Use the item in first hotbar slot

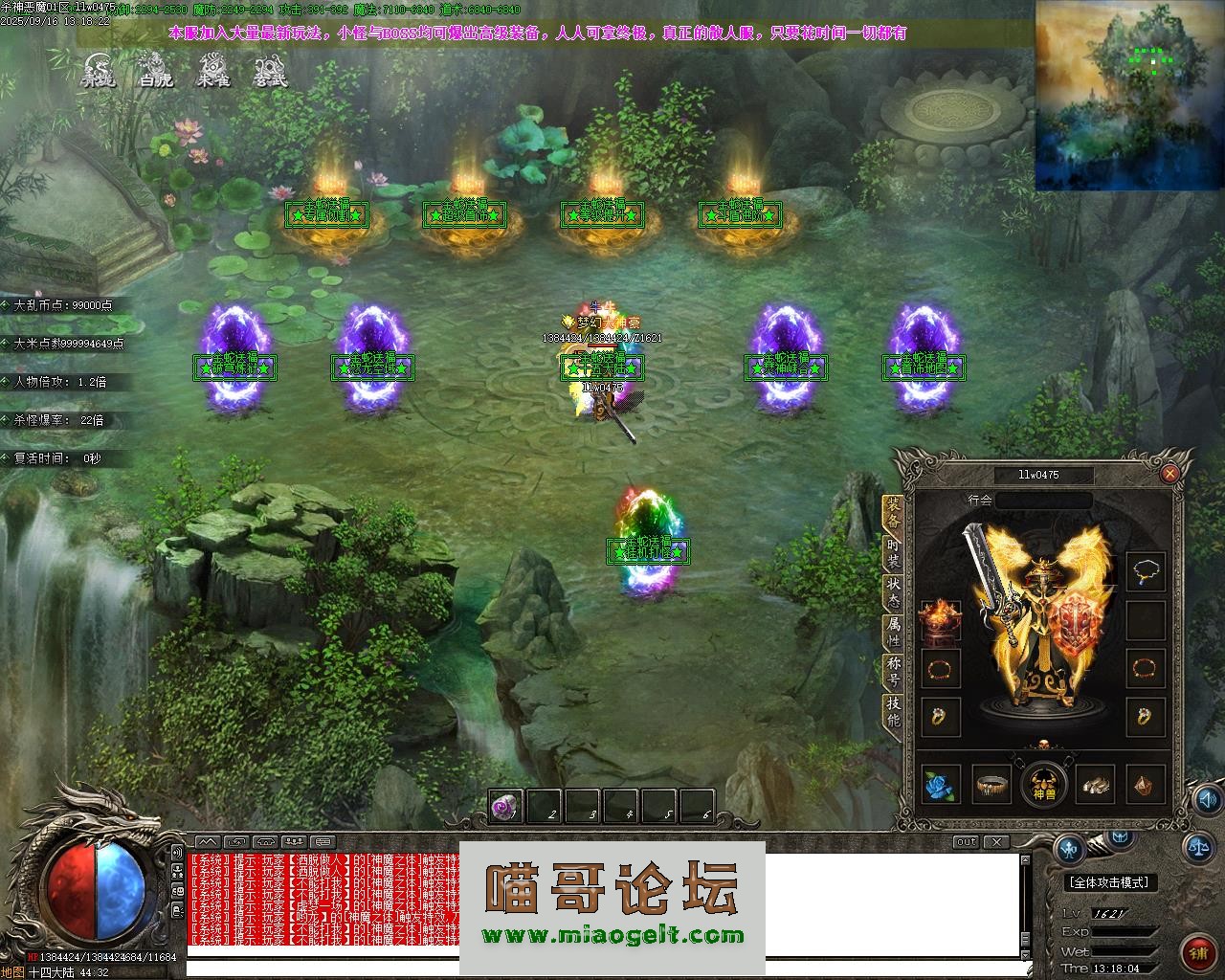click(x=506, y=808)
